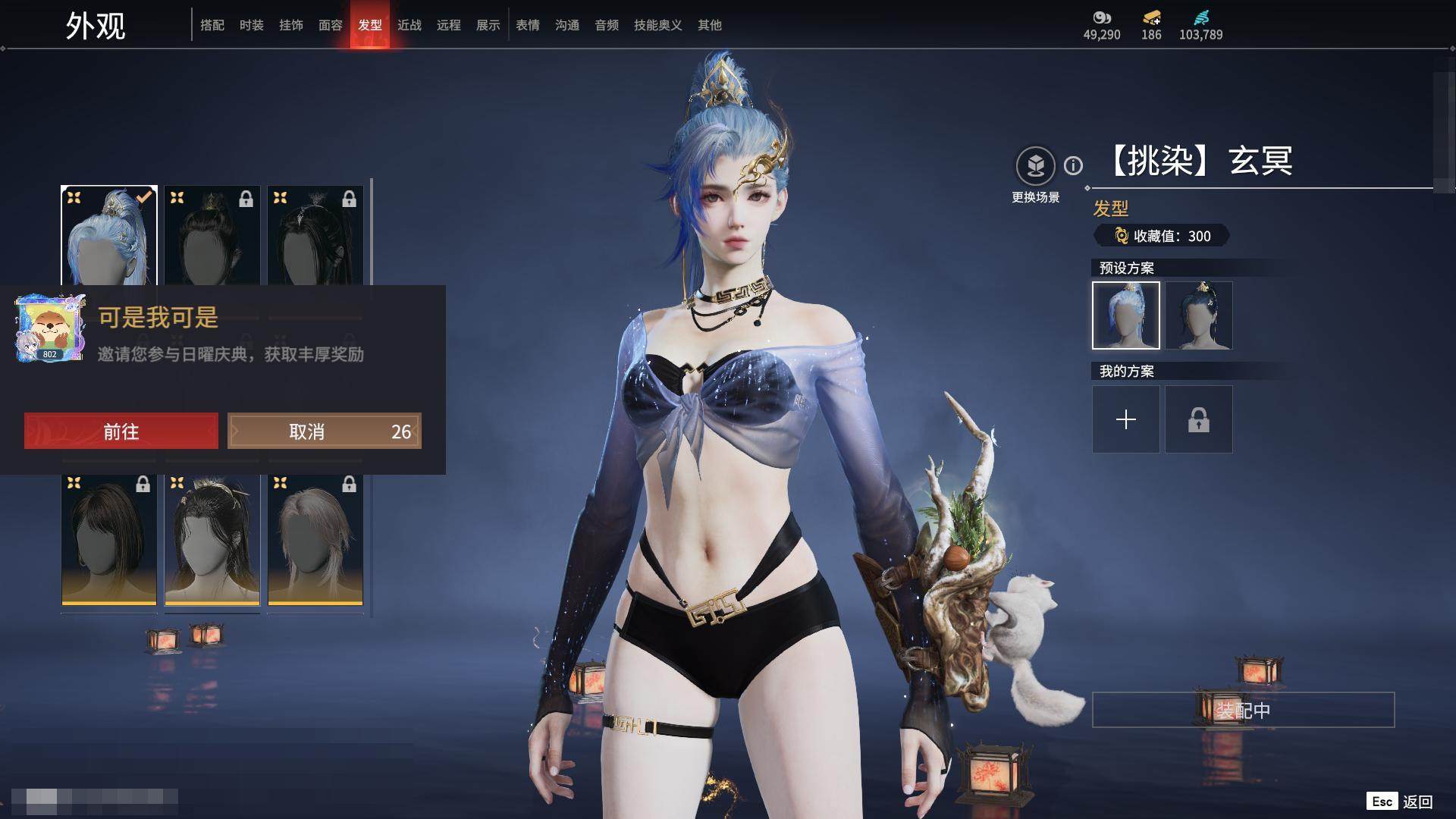
Task: Open the 时装 tab
Action: coord(252,25)
